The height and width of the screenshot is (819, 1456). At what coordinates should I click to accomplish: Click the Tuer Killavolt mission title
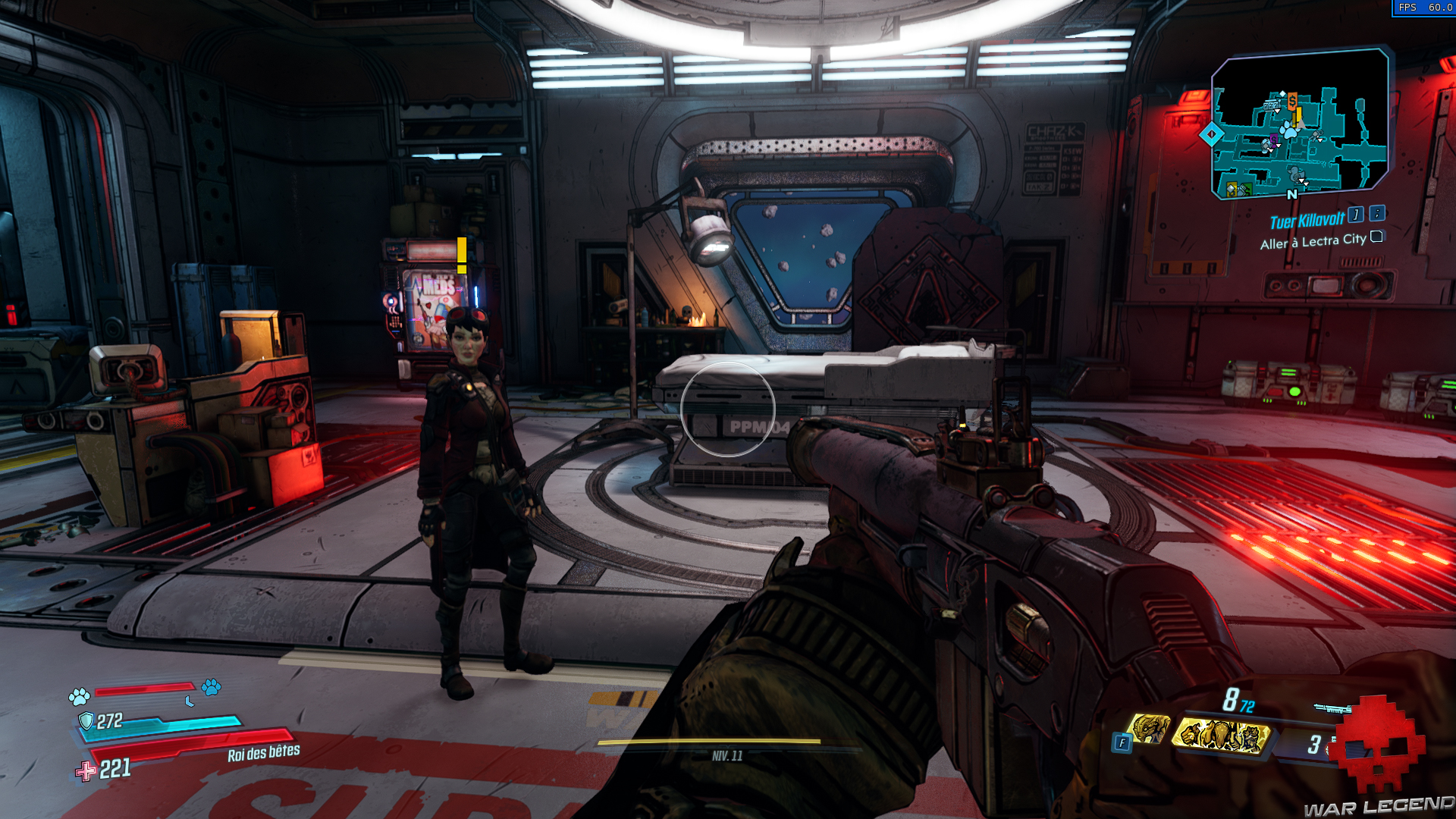(1306, 221)
